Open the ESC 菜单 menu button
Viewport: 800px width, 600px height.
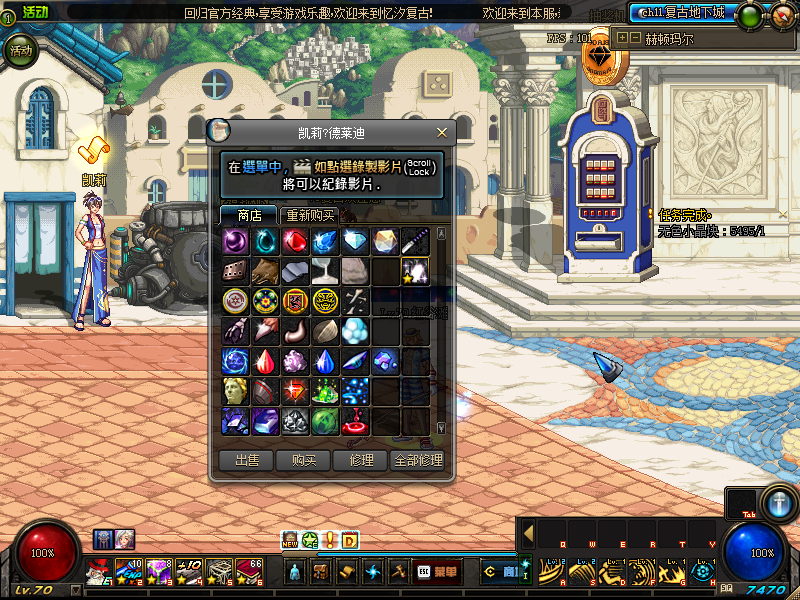[438, 573]
